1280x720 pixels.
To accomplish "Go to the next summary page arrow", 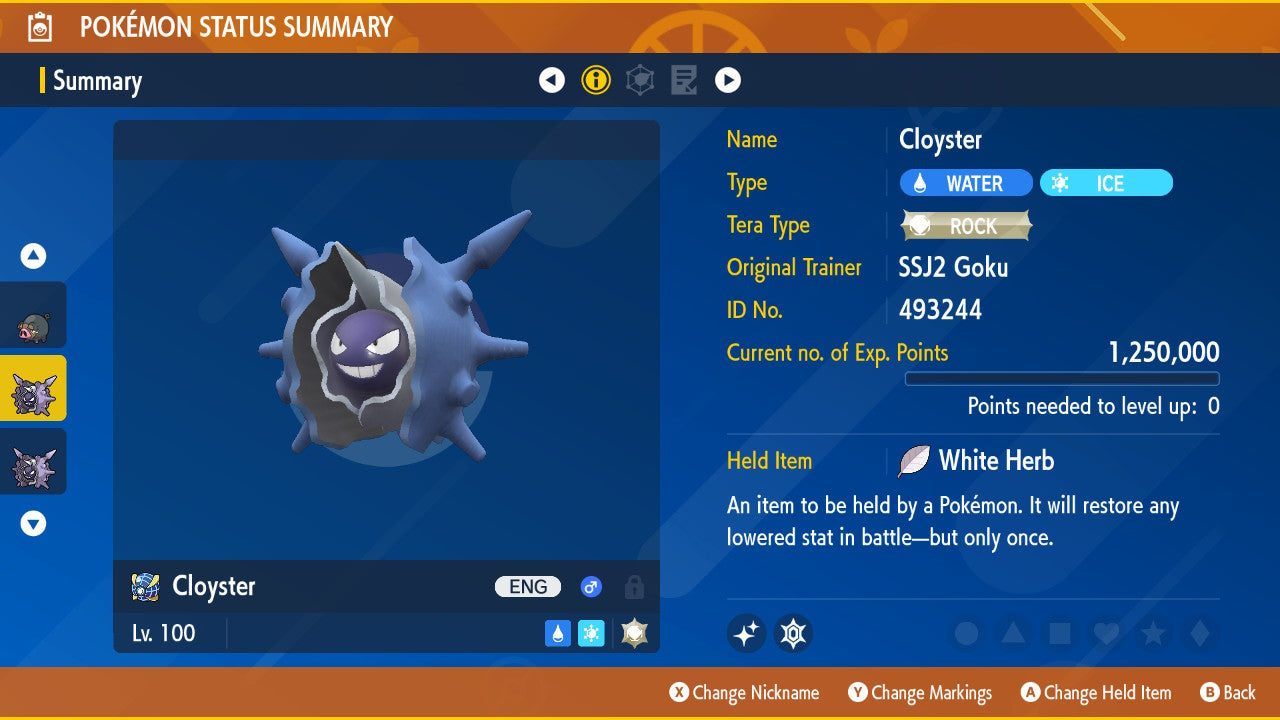I will coord(728,80).
